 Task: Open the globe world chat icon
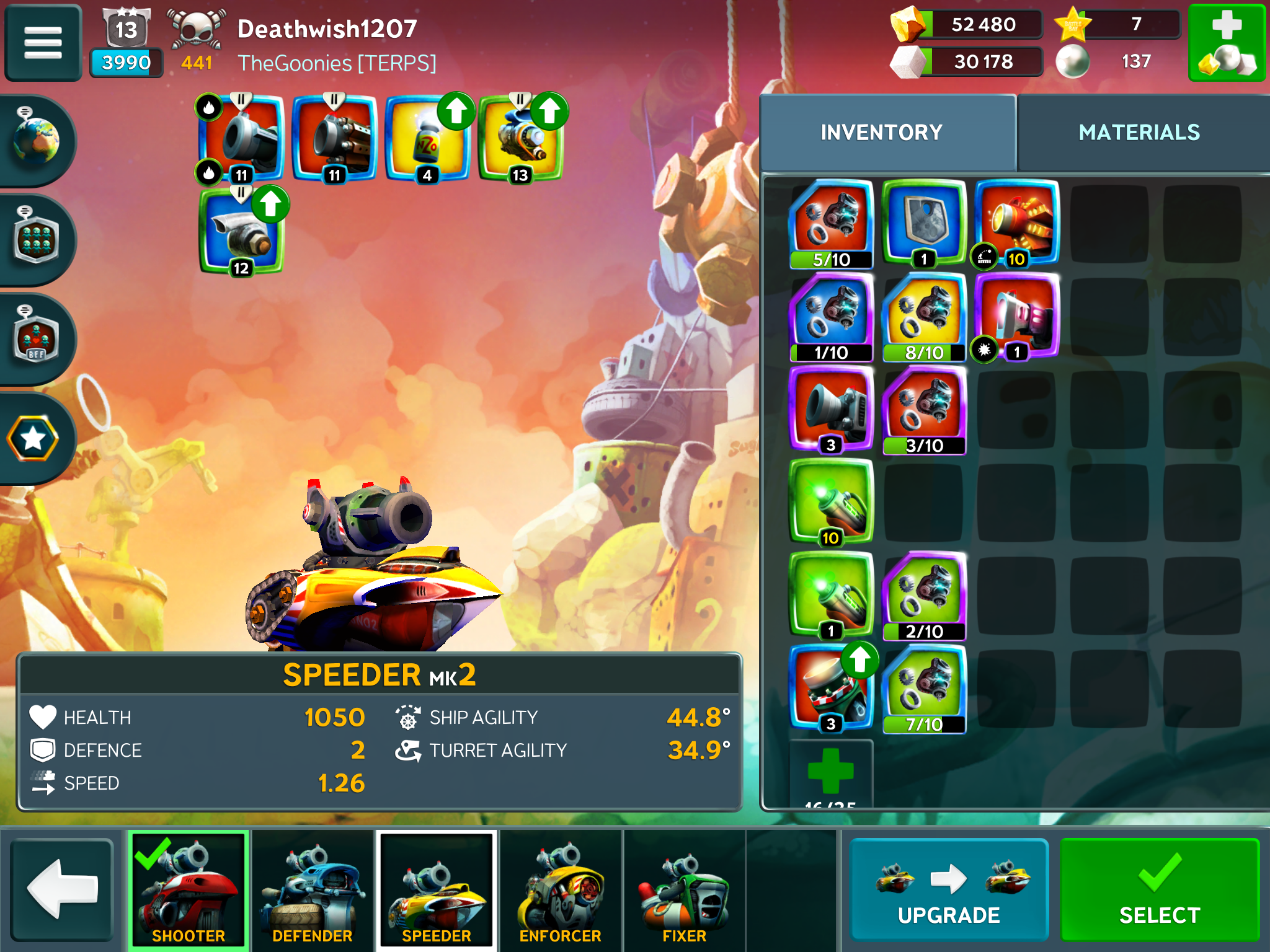click(36, 141)
